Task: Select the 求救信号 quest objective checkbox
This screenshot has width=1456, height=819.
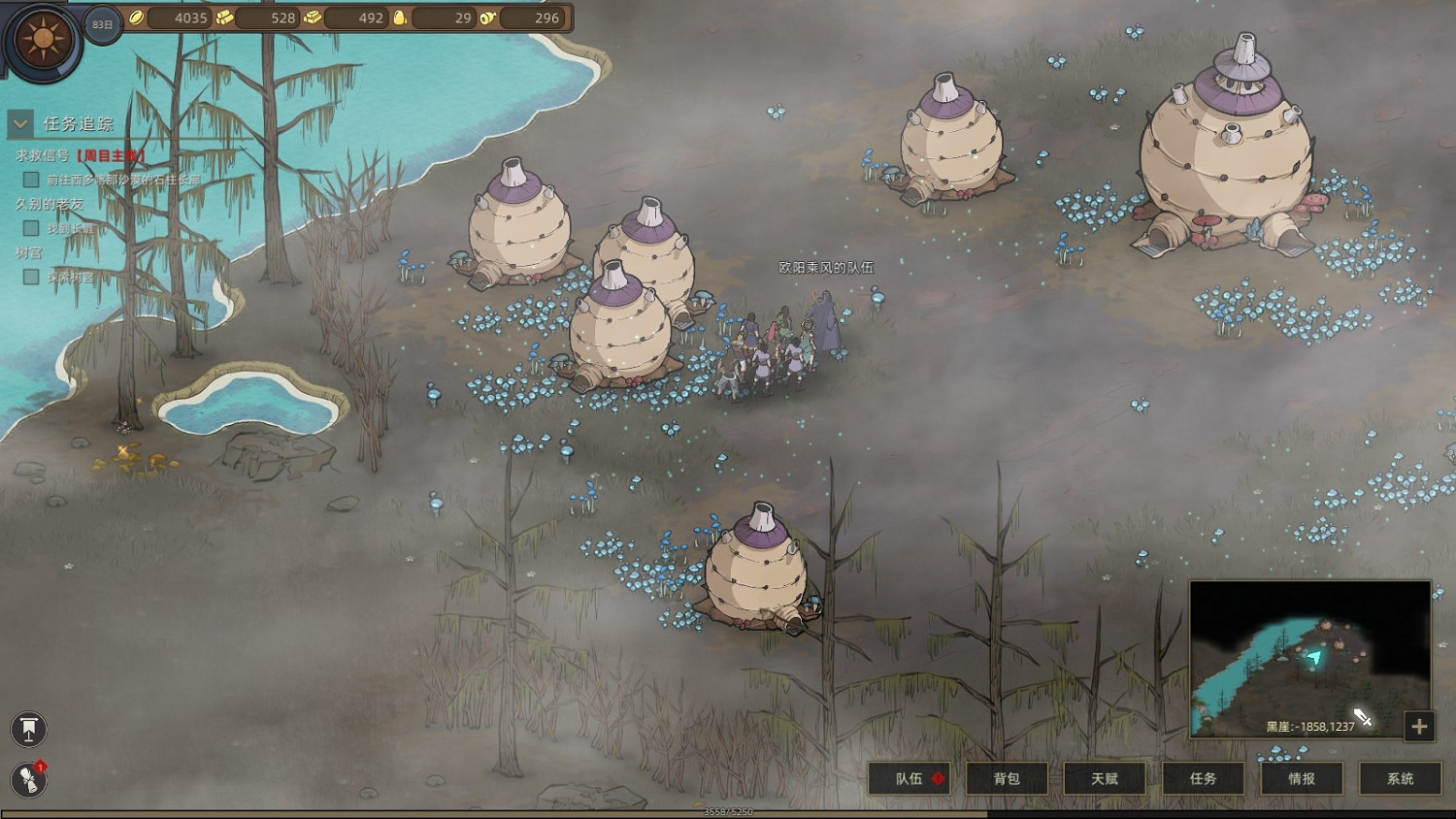Action: [31, 180]
